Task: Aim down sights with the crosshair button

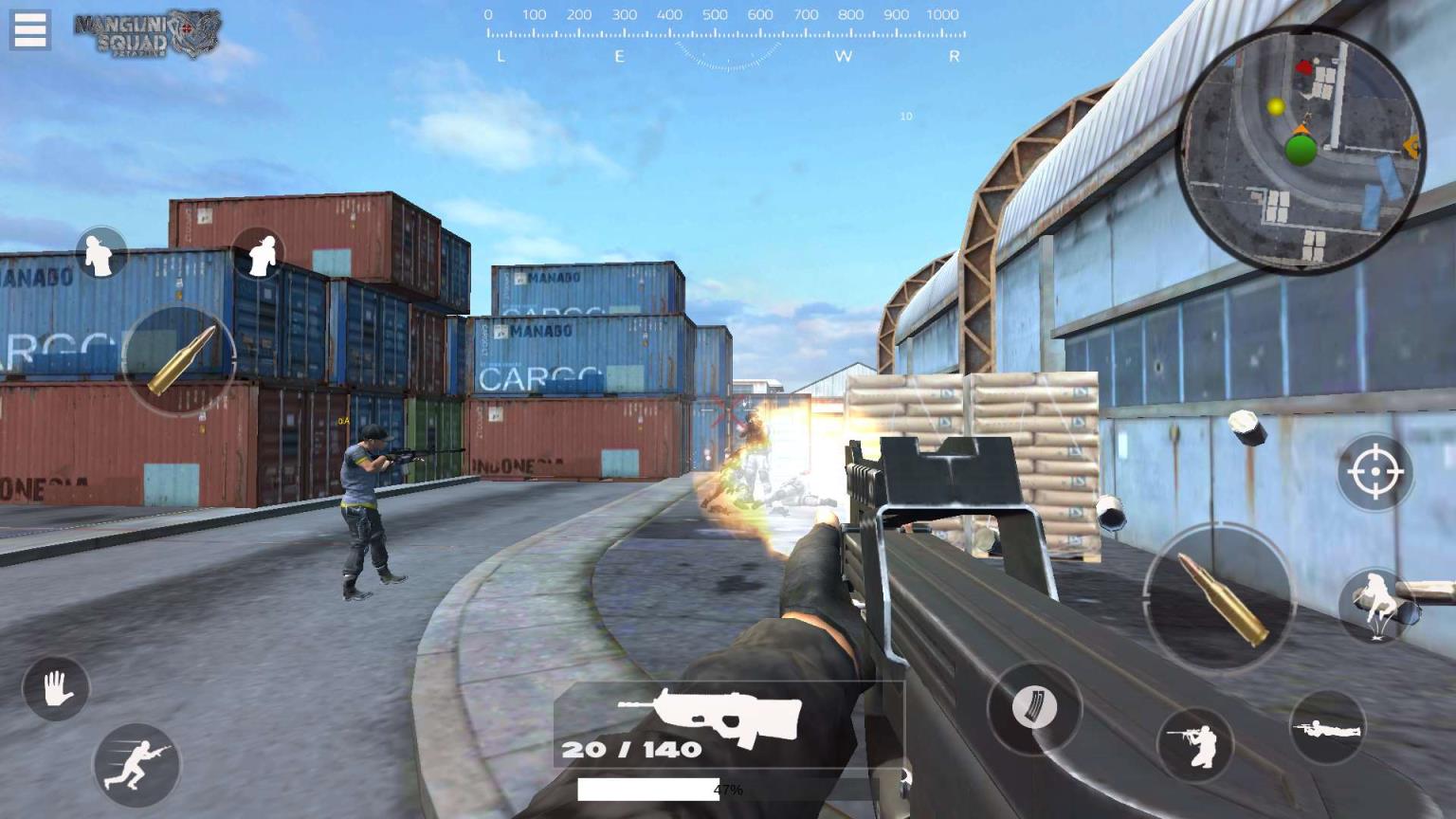Action: point(1375,470)
